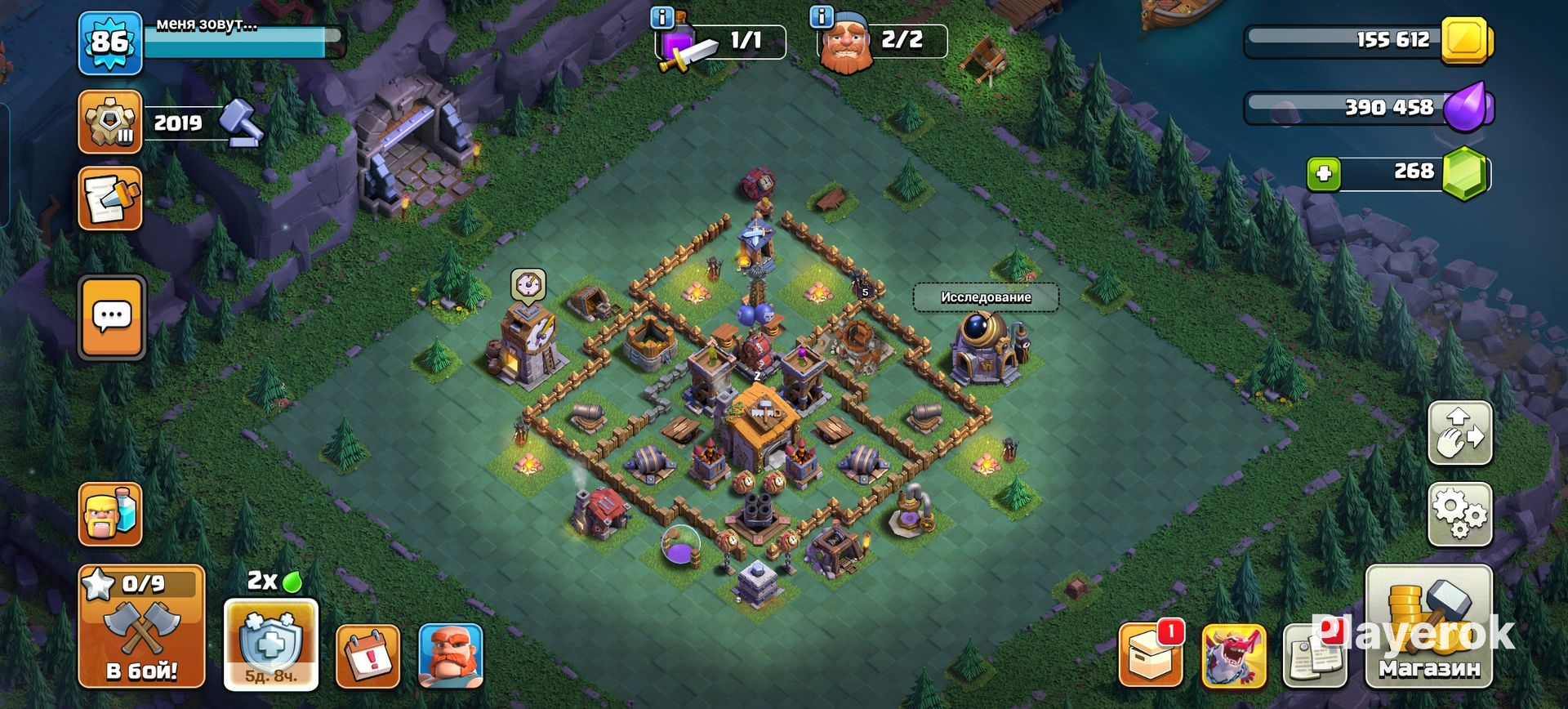The image size is (1568, 709).
Task: Open the league trophy badge
Action: (110, 122)
